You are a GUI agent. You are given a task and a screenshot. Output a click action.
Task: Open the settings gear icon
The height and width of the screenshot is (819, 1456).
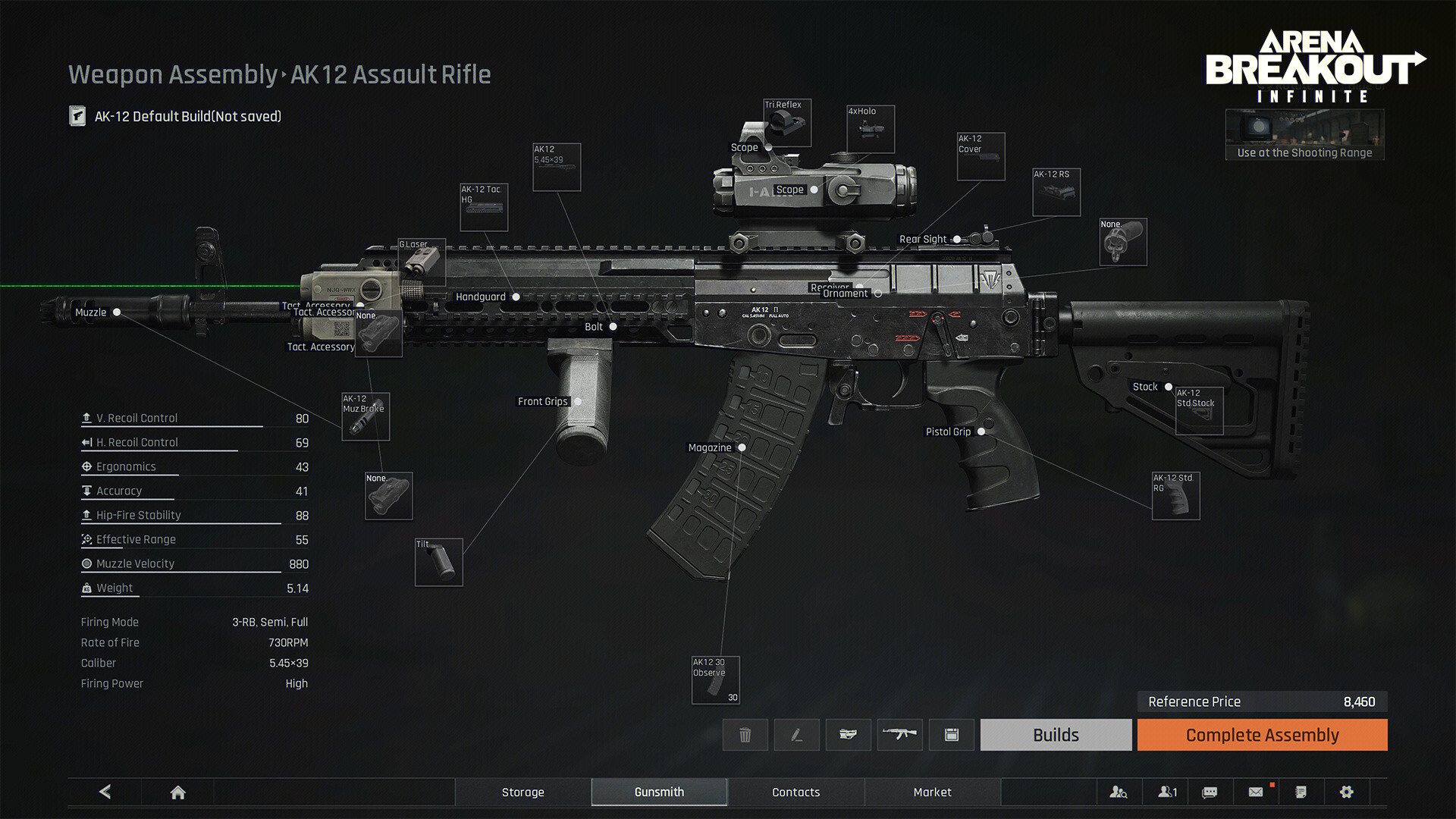[x=1346, y=792]
